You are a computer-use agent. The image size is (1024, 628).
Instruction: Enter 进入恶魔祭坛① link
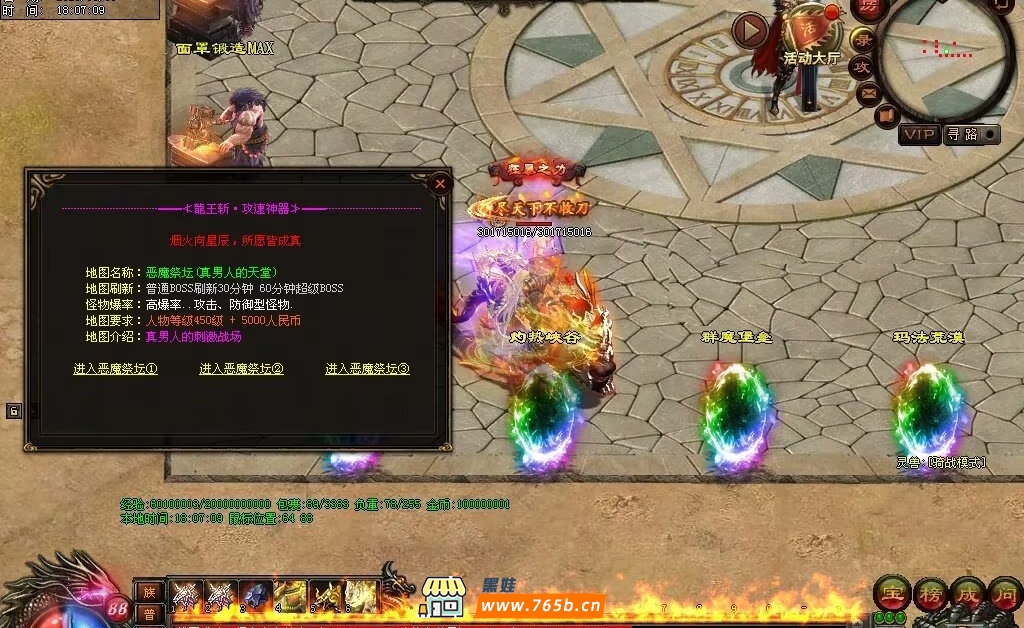(116, 369)
